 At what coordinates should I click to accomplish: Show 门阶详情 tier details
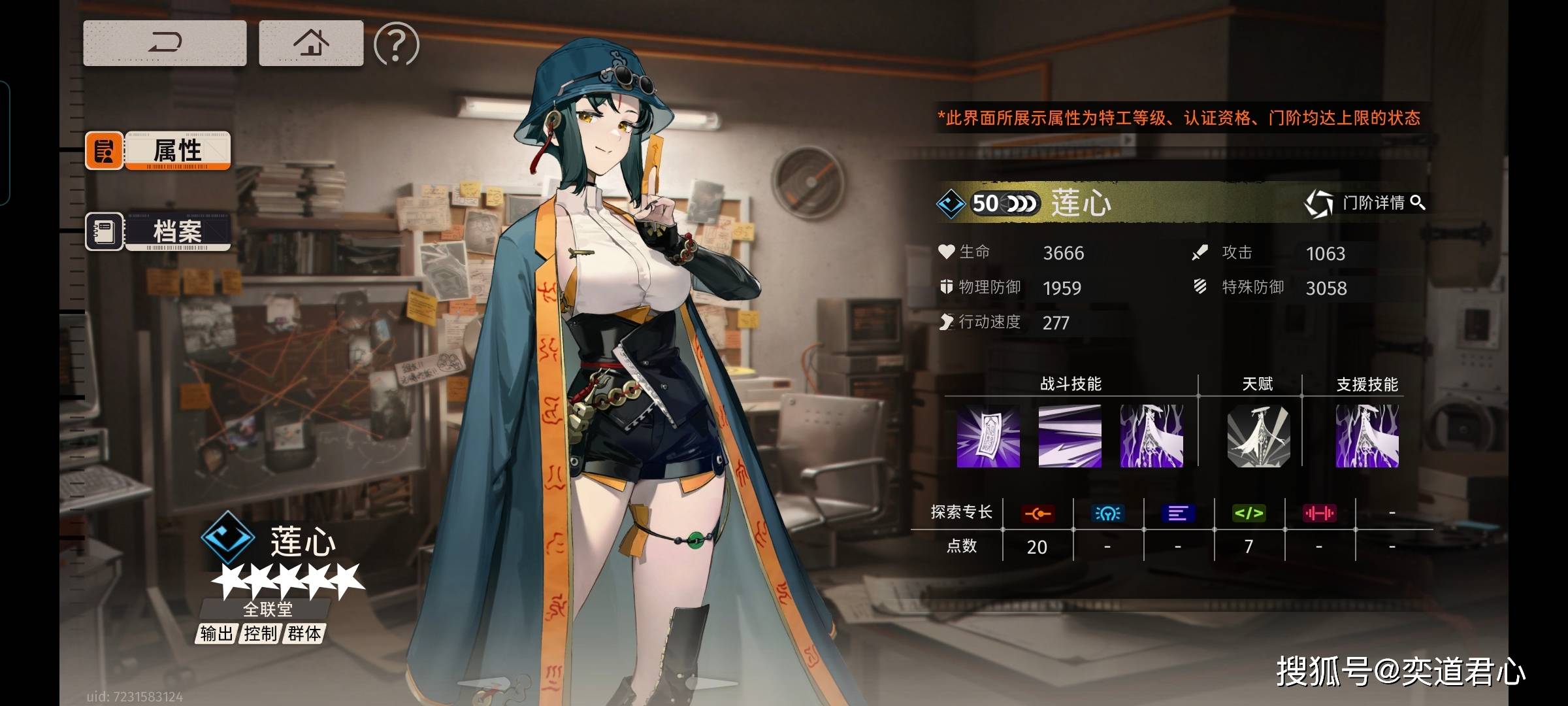pyautogui.click(x=1365, y=203)
